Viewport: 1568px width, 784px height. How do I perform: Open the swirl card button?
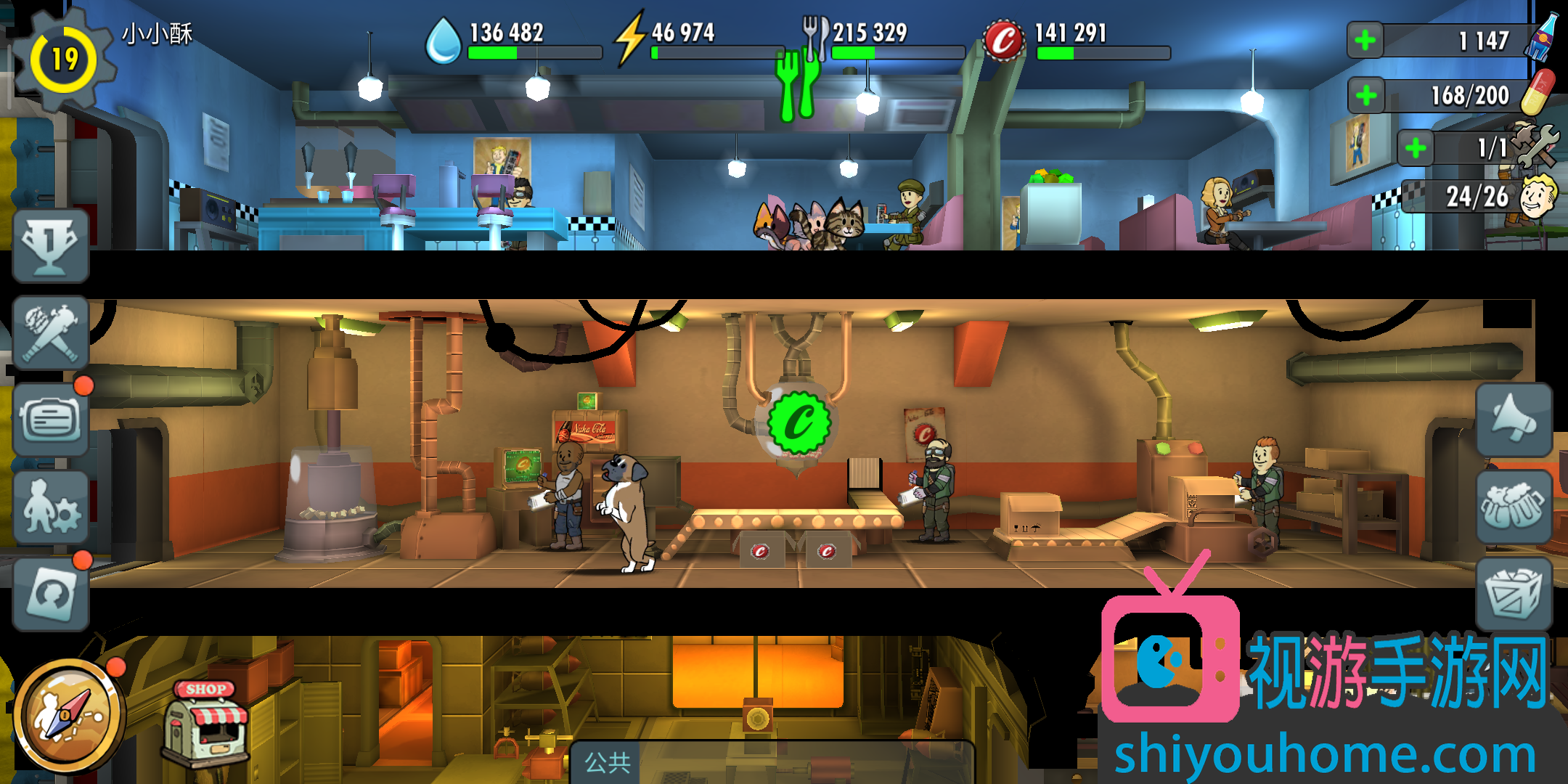coord(50,594)
